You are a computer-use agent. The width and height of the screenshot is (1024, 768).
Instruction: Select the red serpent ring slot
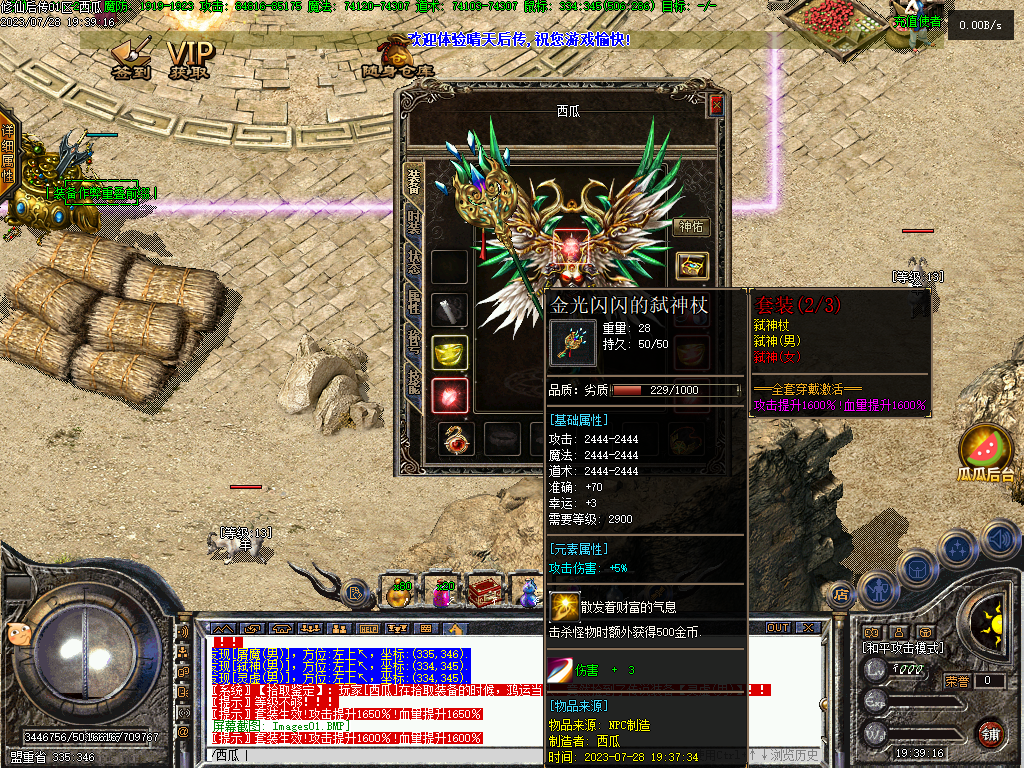coord(458,438)
